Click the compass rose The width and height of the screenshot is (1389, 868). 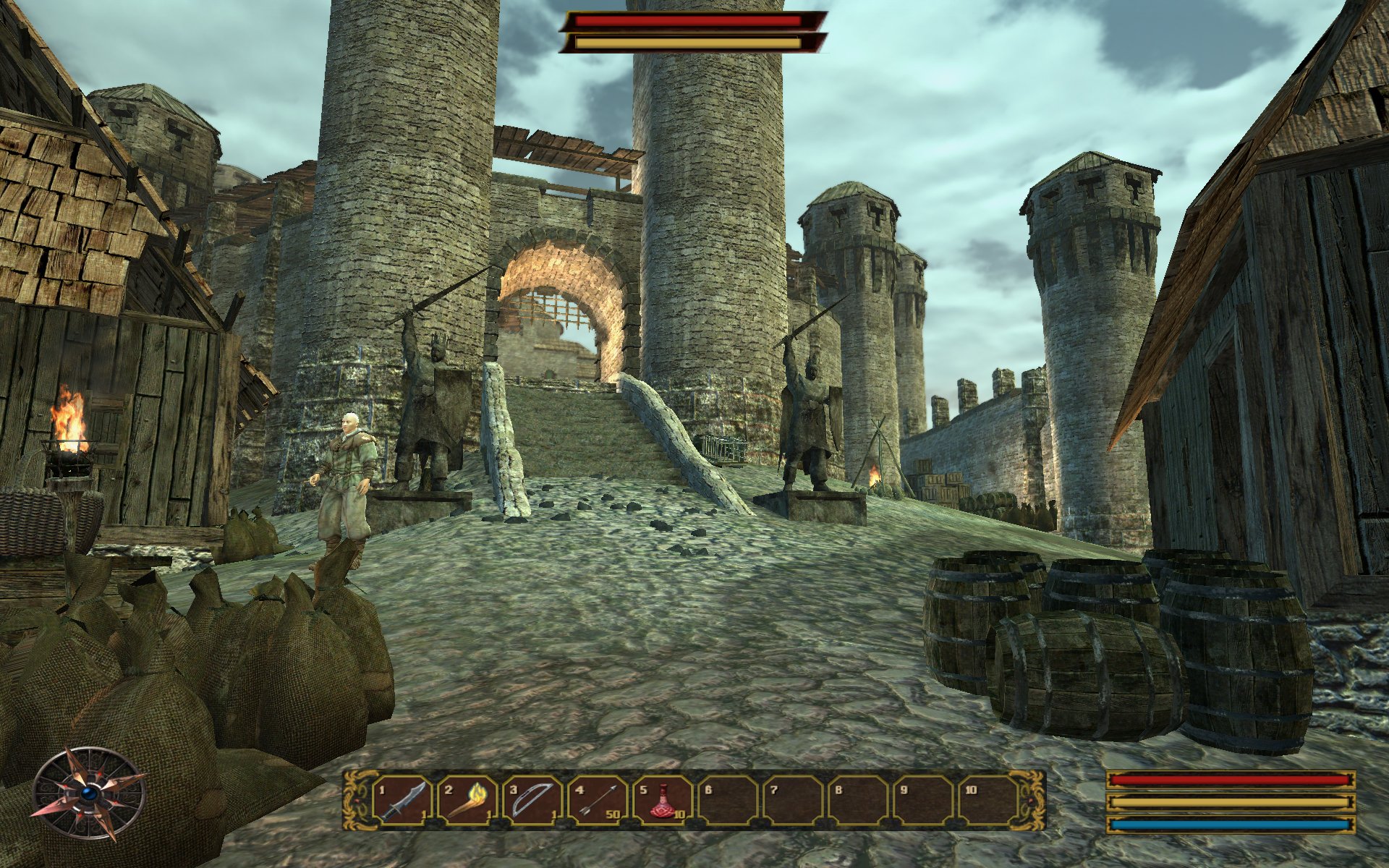coord(90,794)
